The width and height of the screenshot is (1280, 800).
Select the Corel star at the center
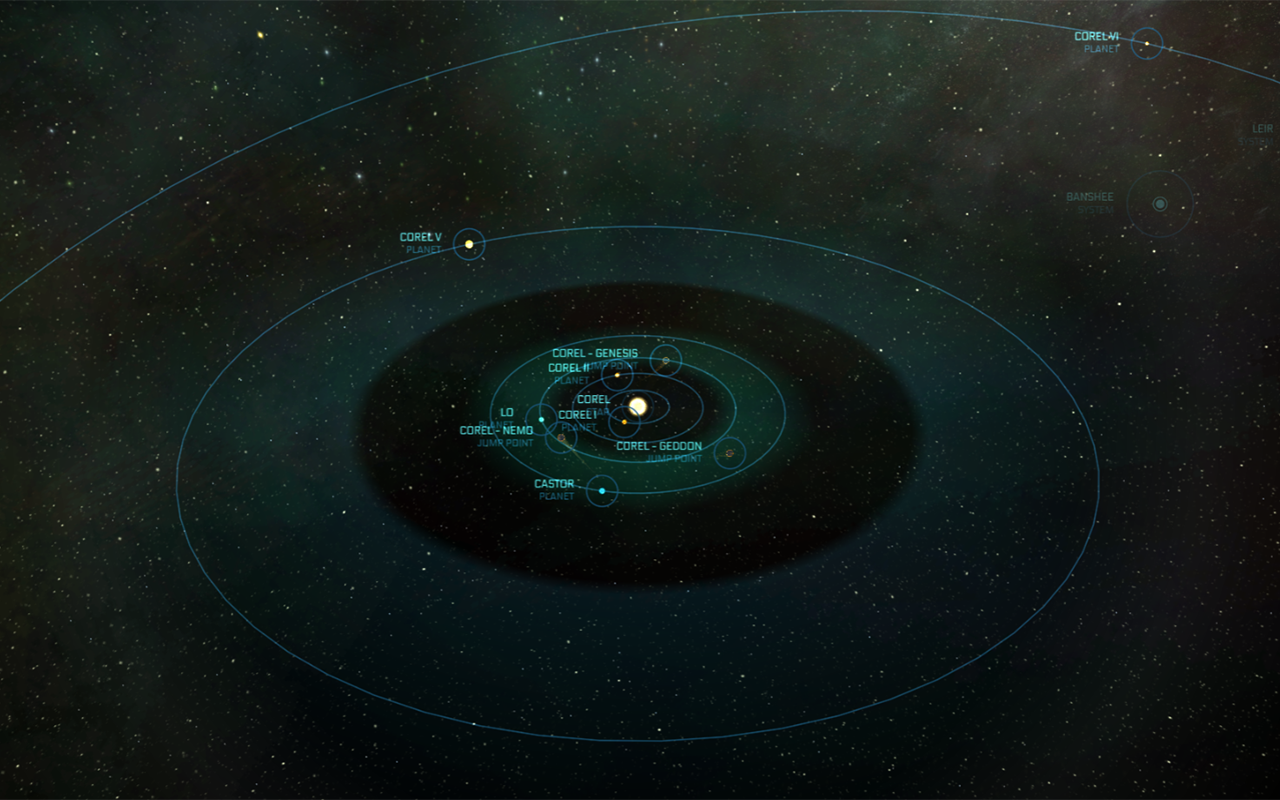(638, 406)
